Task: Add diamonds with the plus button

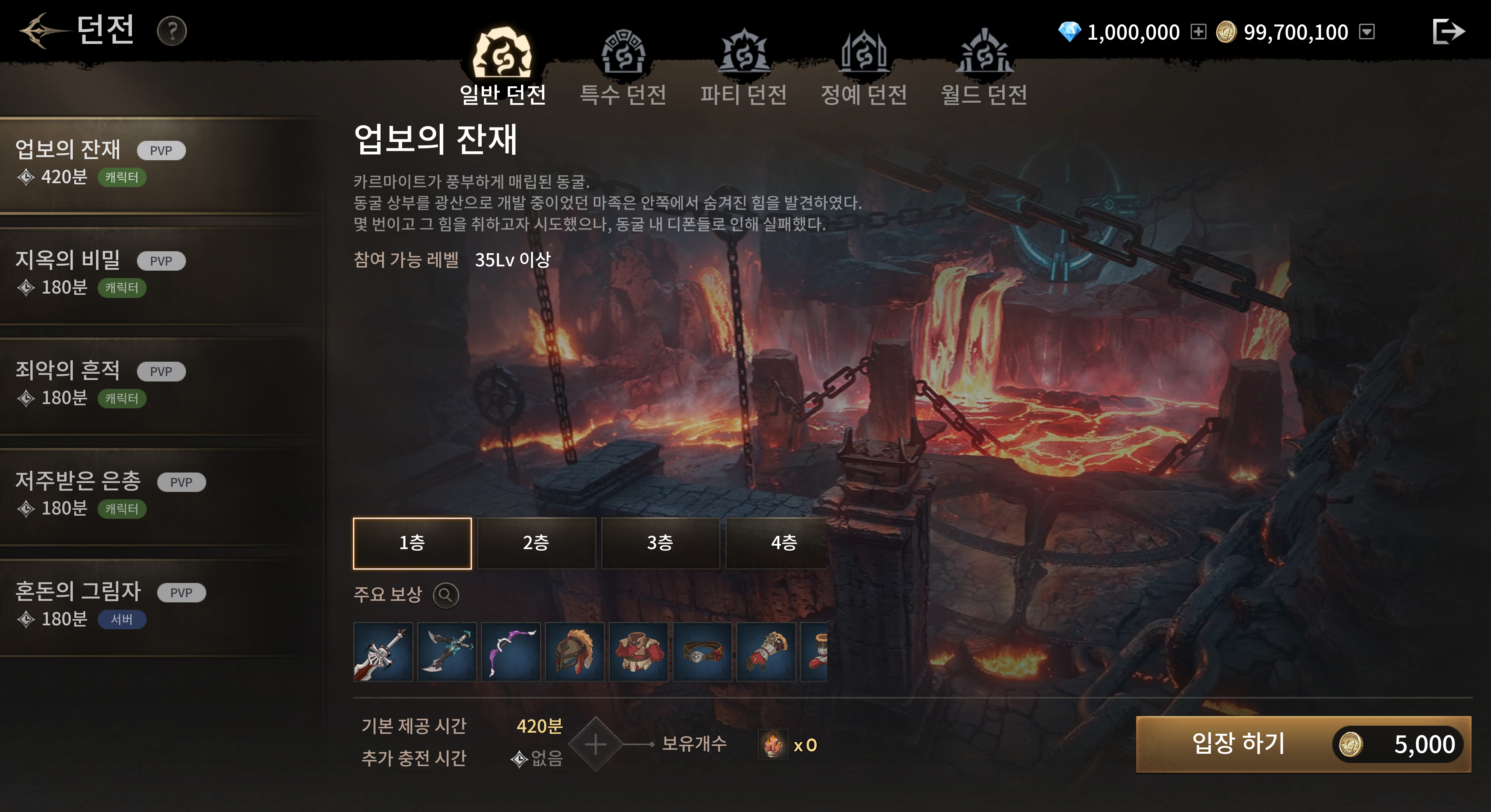Action: coord(1198,31)
